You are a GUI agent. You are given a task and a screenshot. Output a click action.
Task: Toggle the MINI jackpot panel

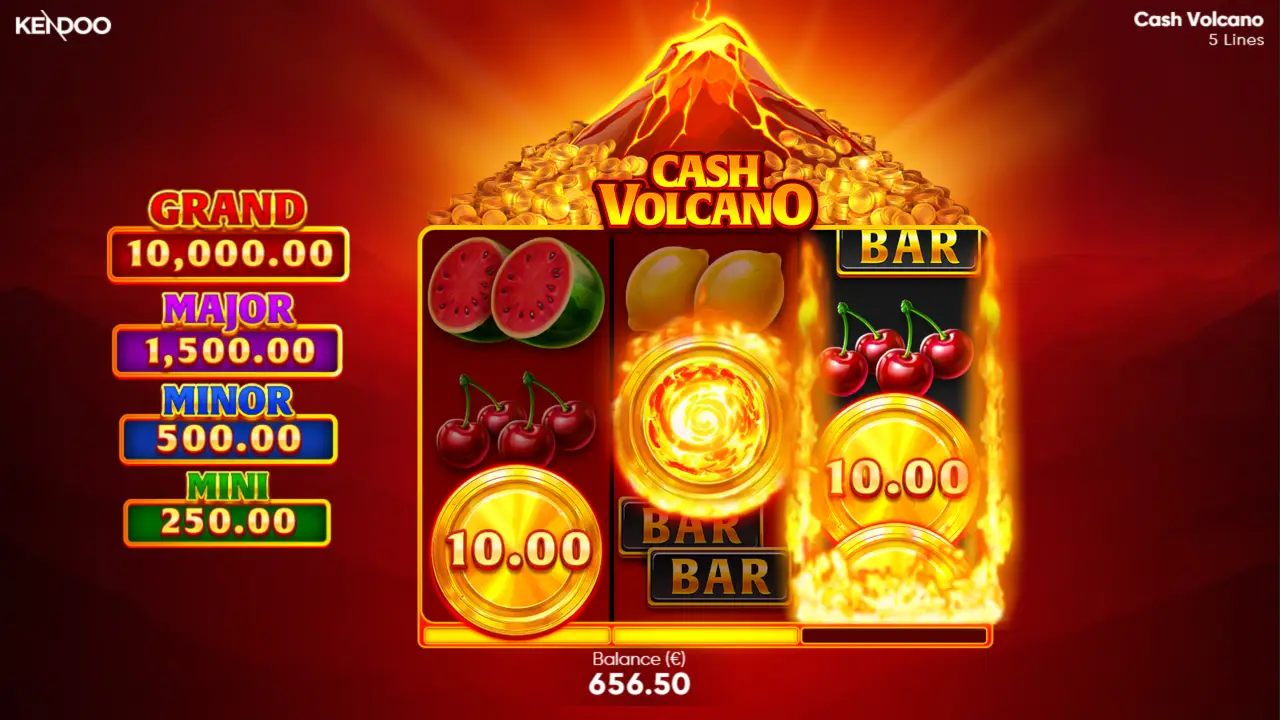[226, 503]
